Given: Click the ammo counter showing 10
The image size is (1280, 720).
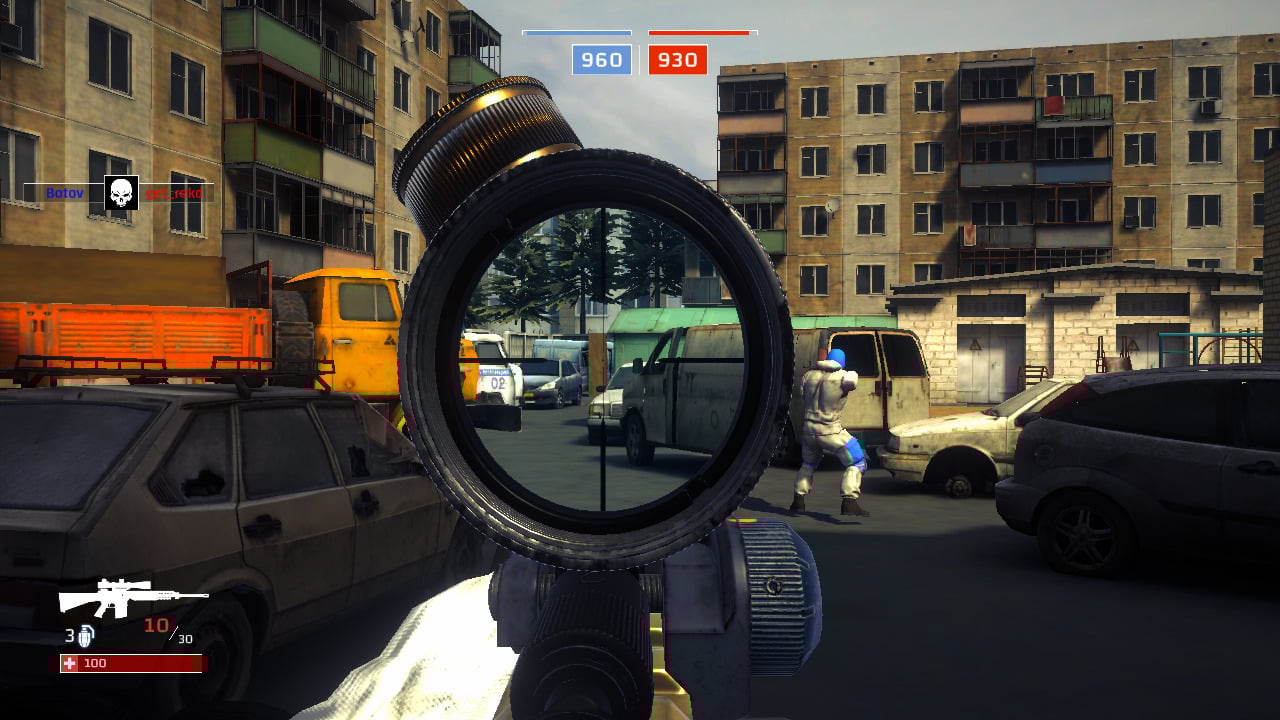Looking at the screenshot, I should [x=155, y=623].
